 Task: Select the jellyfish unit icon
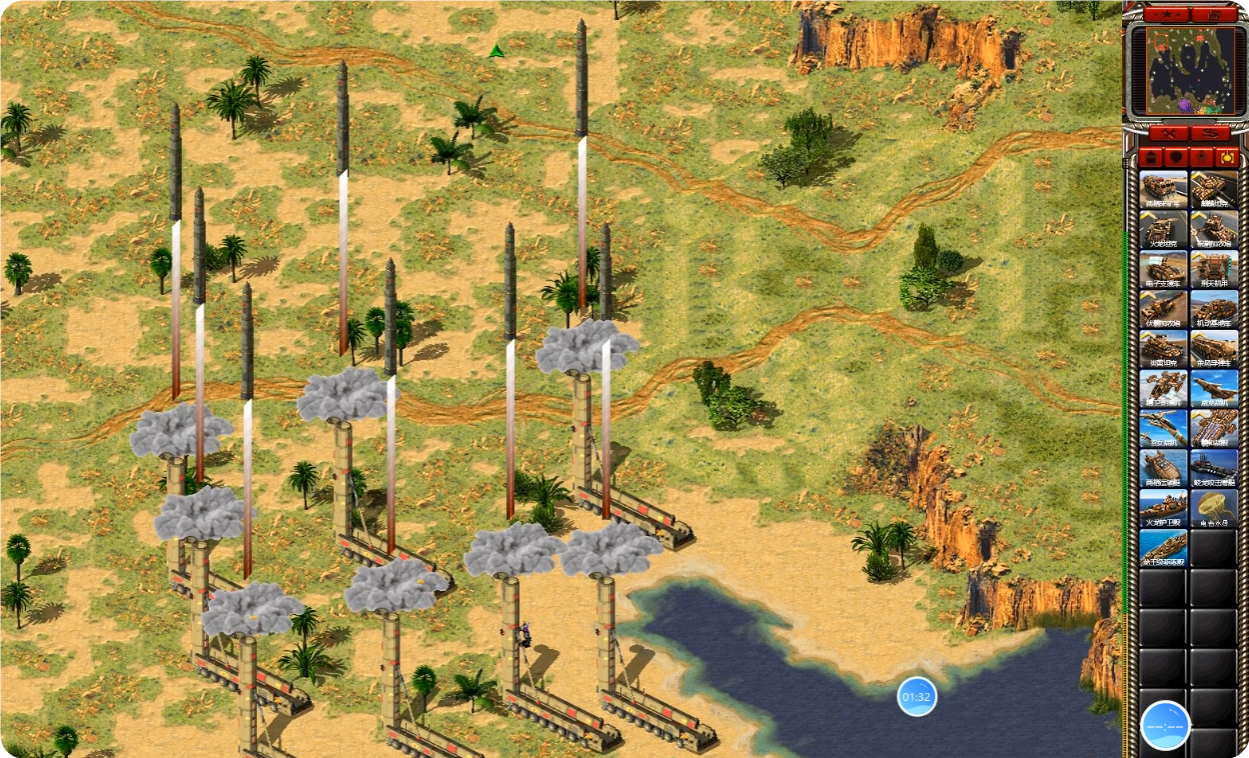coord(1214,509)
